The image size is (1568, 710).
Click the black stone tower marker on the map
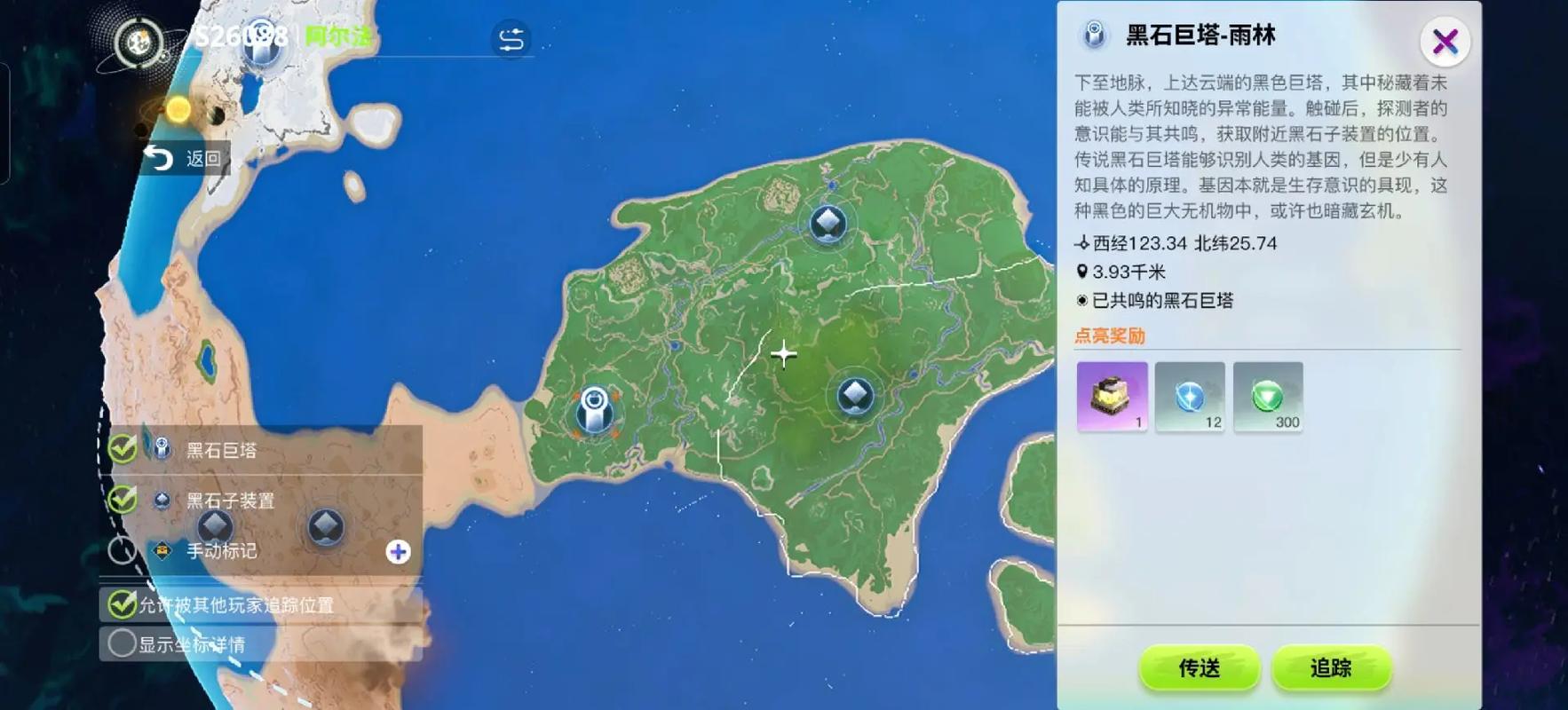[593, 410]
